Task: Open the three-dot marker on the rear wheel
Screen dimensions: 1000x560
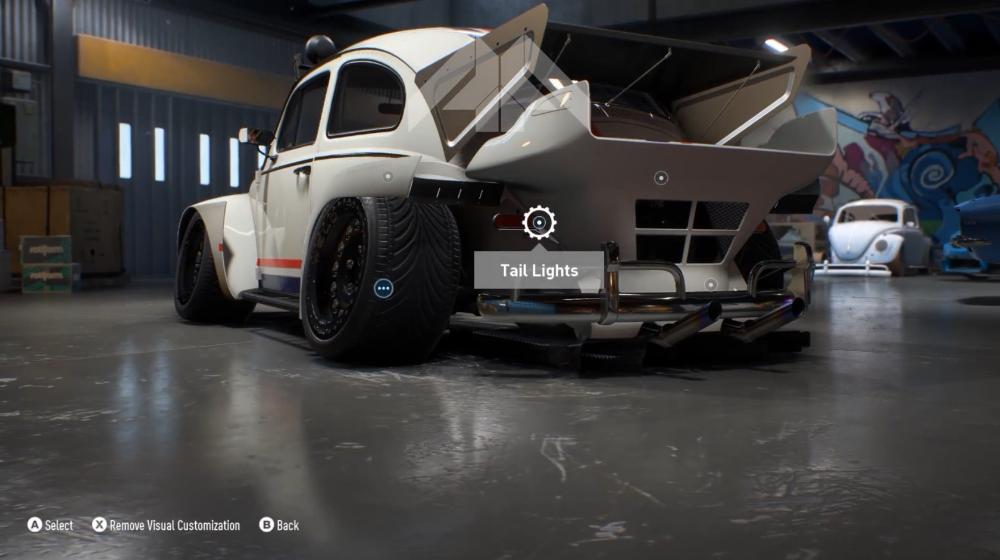Action: point(383,289)
